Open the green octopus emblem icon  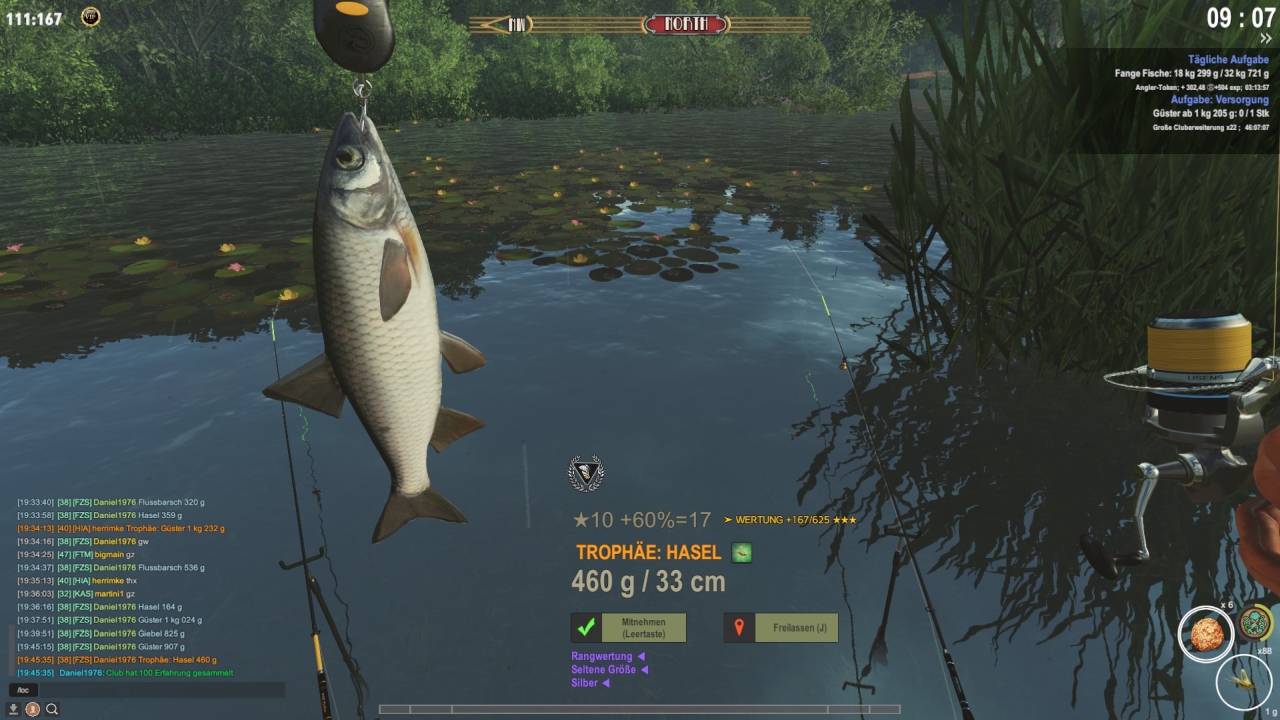coord(1256,623)
